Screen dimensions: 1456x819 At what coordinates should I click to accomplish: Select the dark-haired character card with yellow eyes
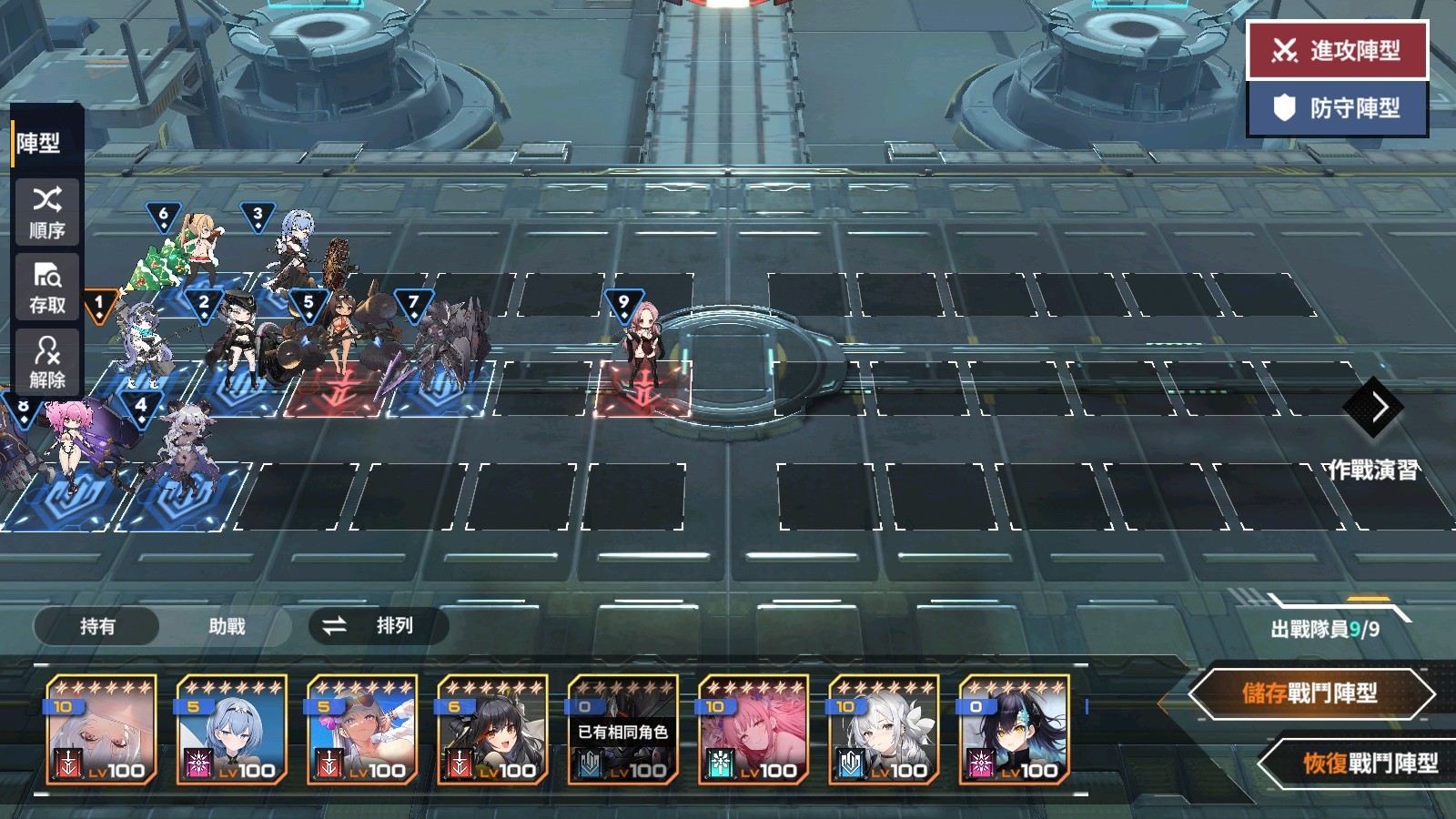[x=1014, y=730]
